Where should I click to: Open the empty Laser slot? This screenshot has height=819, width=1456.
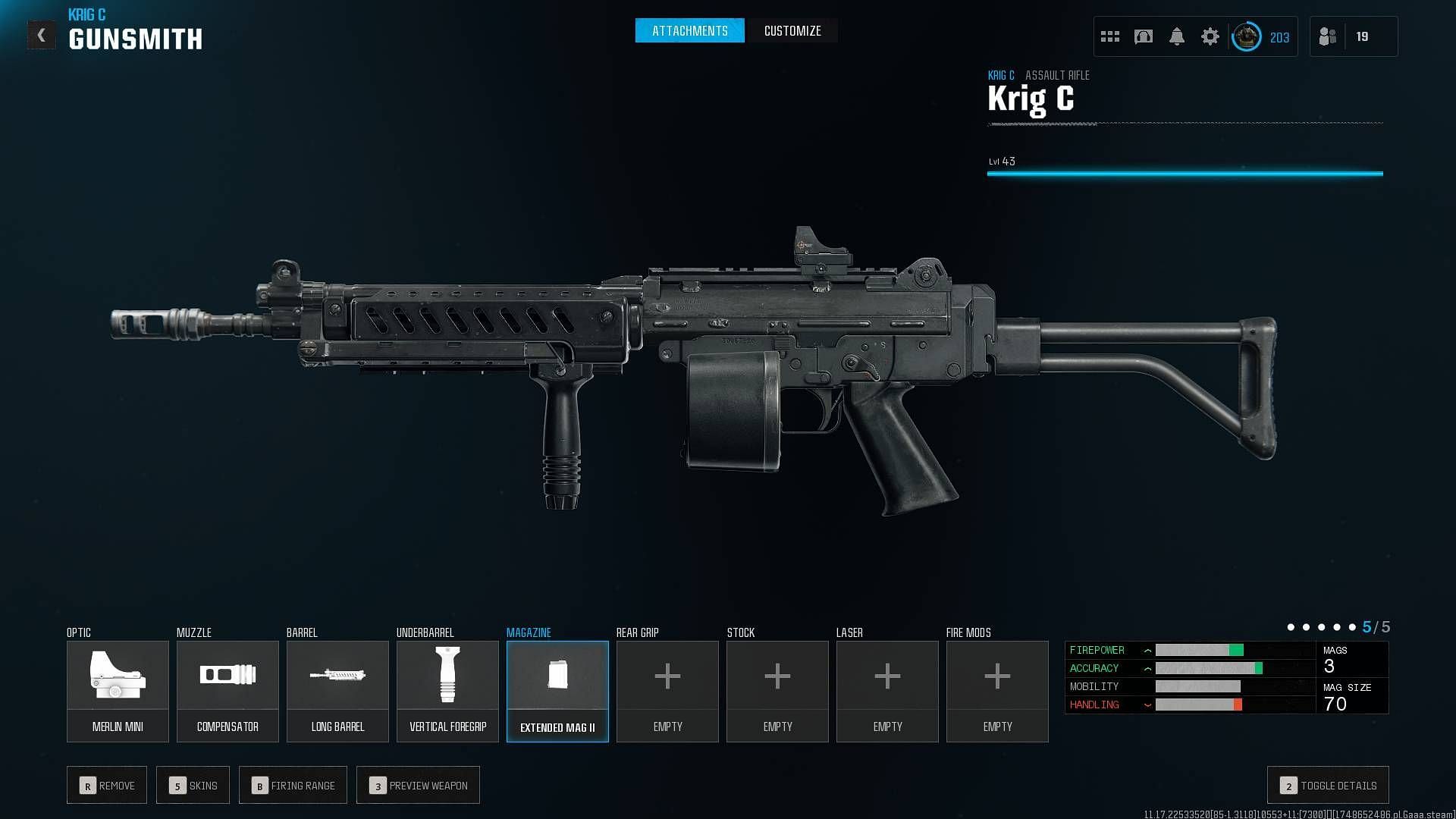tap(887, 691)
